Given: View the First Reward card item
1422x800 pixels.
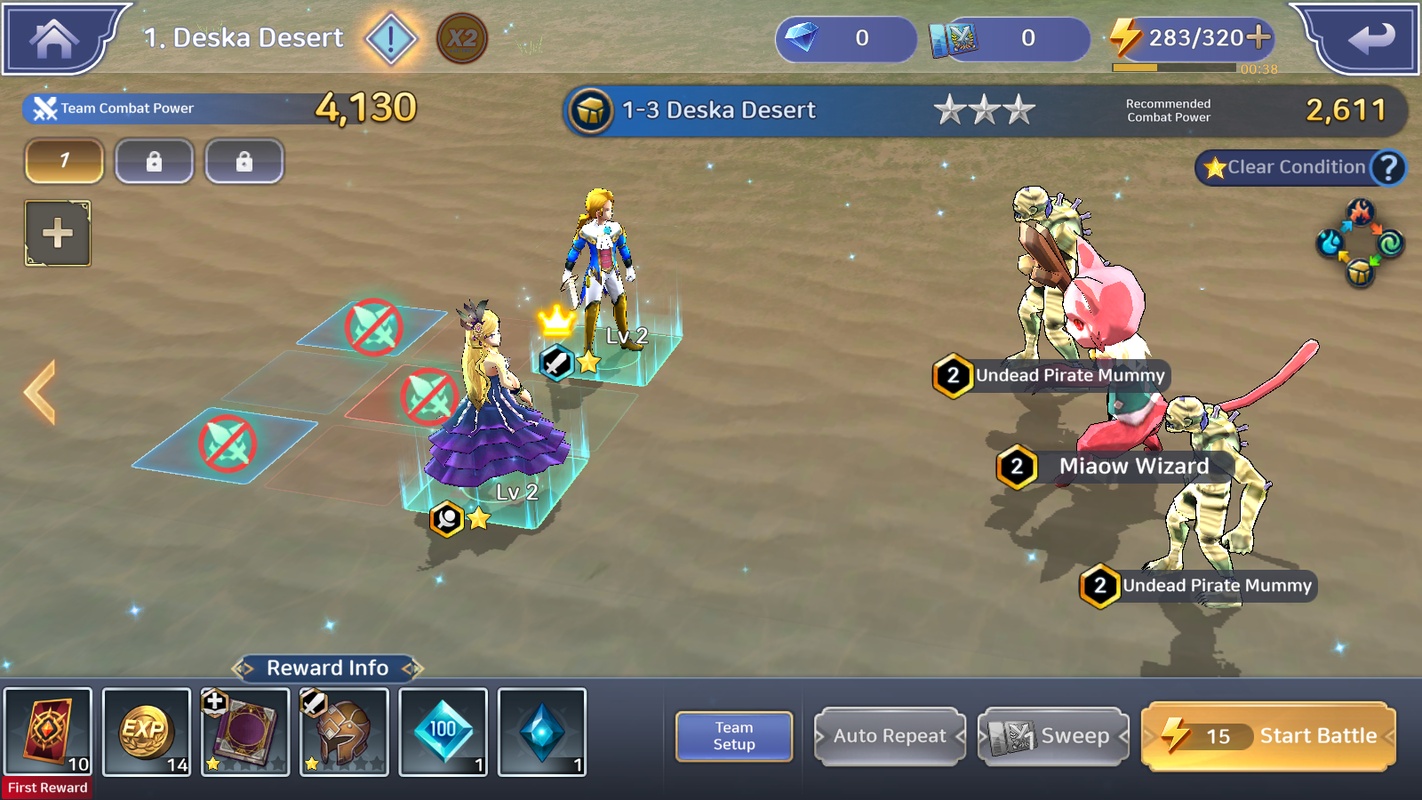Looking at the screenshot, I should pyautogui.click(x=48, y=732).
